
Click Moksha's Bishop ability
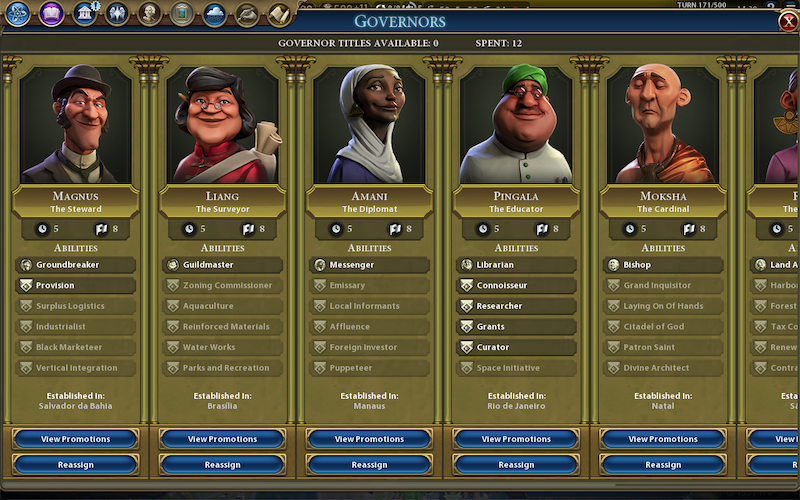click(x=663, y=265)
